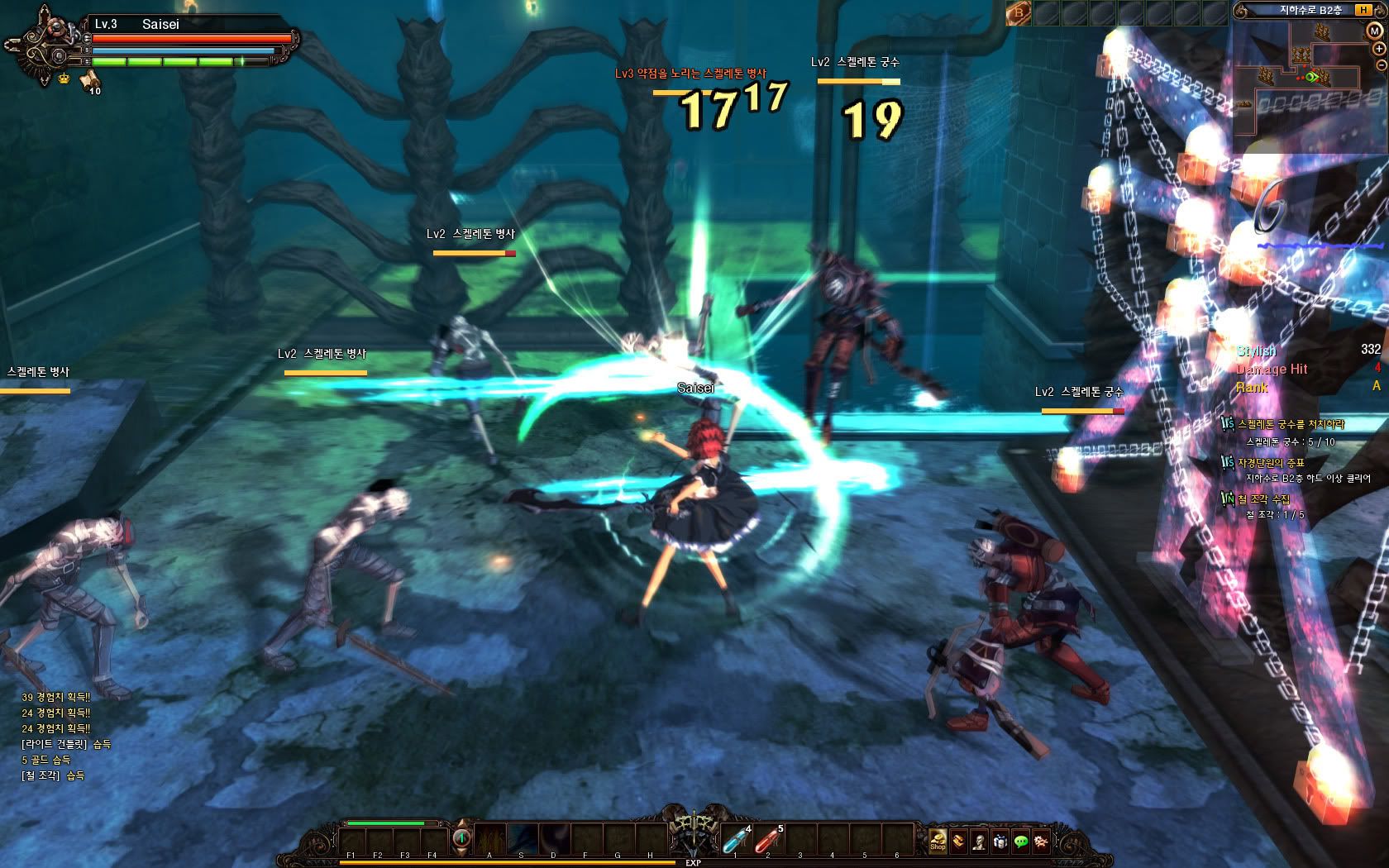The width and height of the screenshot is (1389, 868).
Task: Open chat with the green speech bubble
Action: [1021, 841]
